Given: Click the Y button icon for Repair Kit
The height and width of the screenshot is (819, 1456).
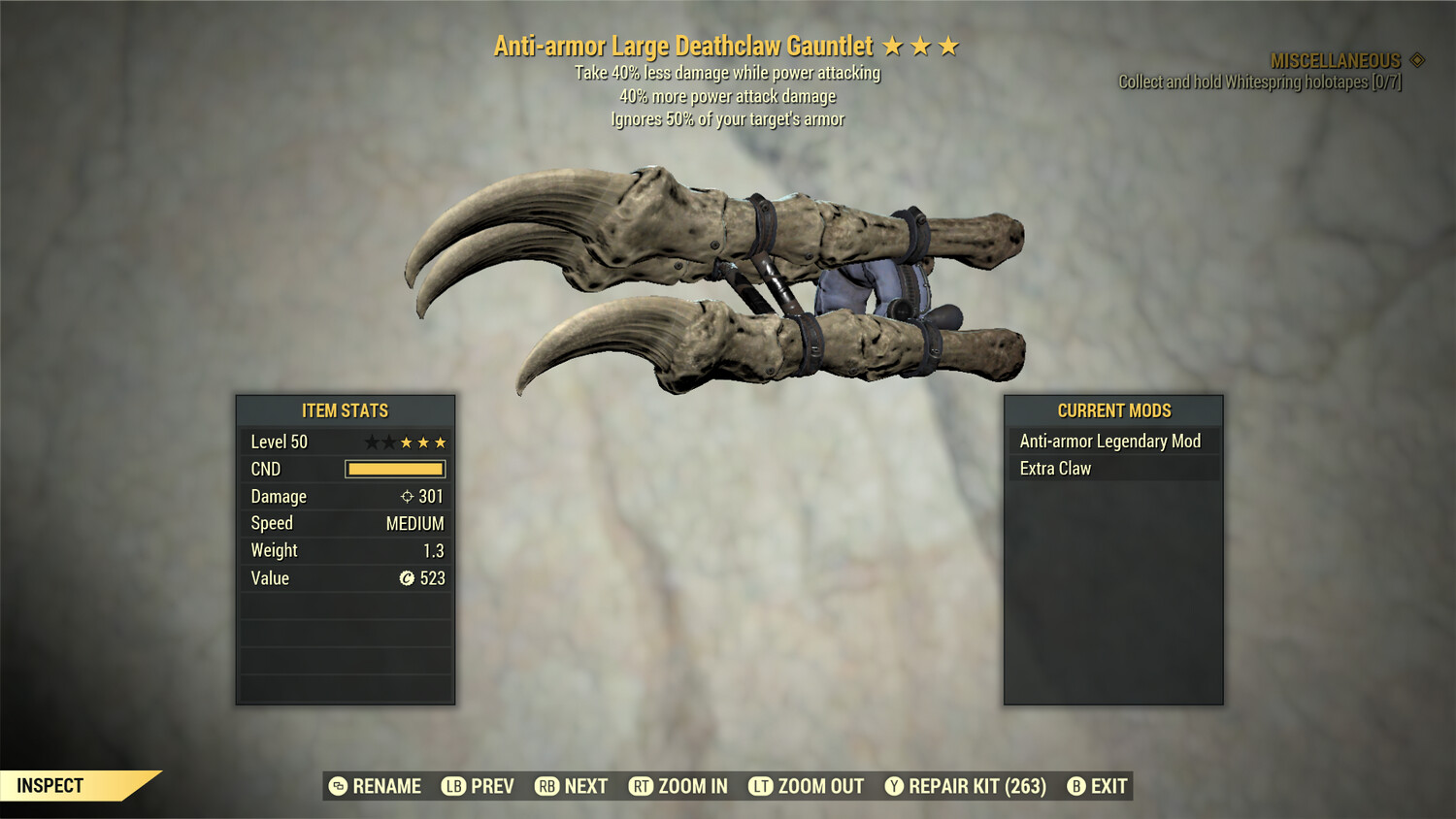Looking at the screenshot, I should [893, 786].
